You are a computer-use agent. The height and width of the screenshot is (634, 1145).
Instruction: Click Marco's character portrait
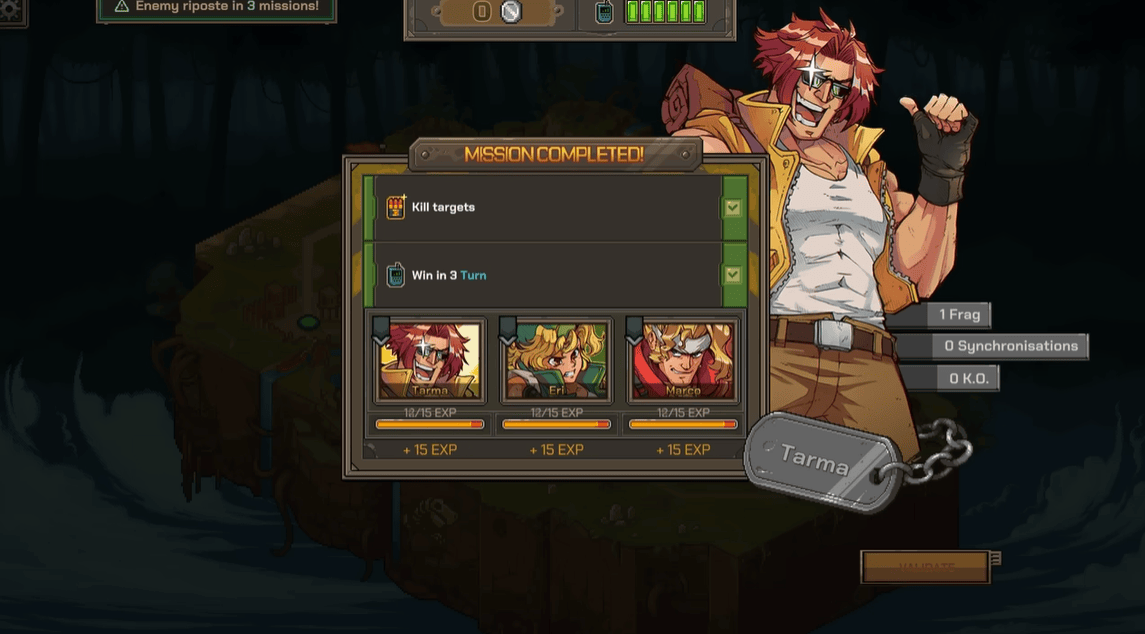pyautogui.click(x=683, y=360)
